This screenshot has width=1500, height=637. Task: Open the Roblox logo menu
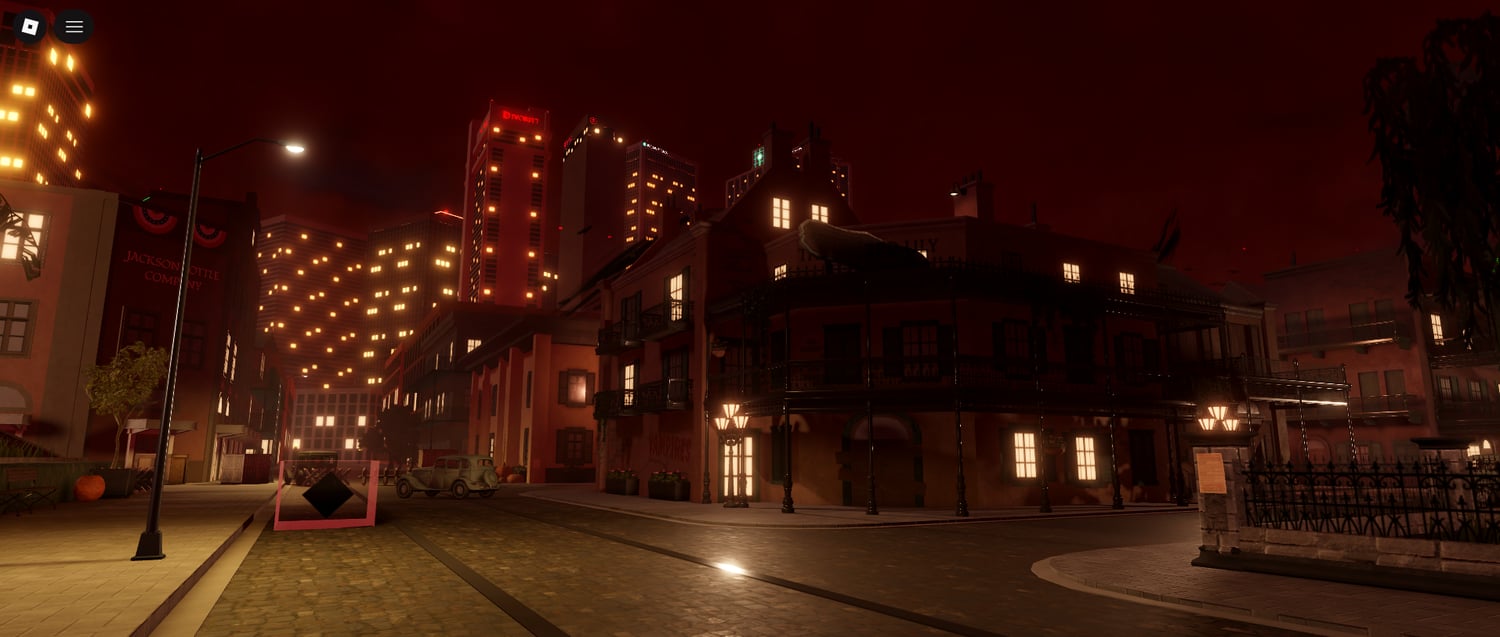tap(30, 27)
